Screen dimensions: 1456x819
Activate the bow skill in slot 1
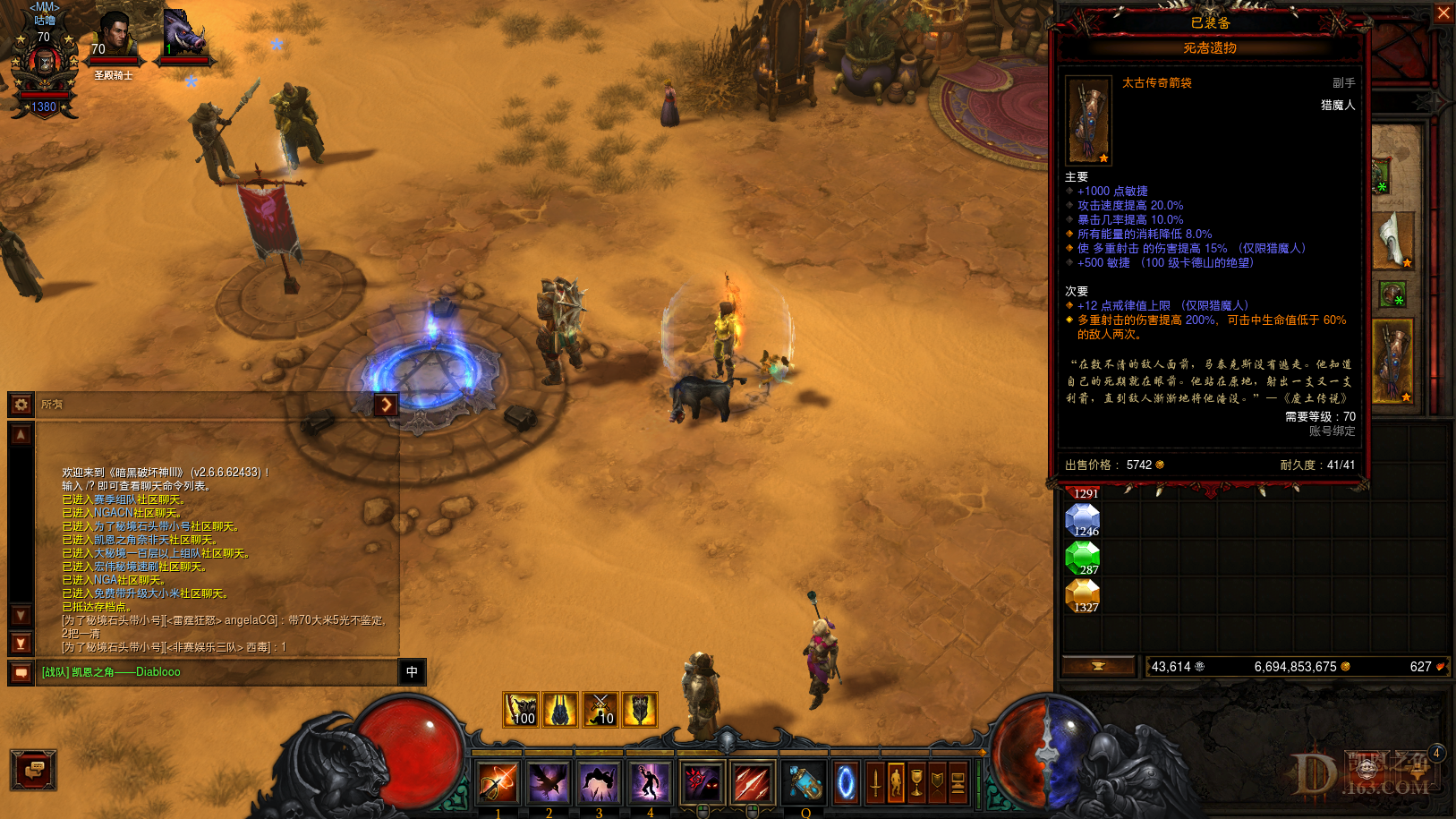[498, 783]
